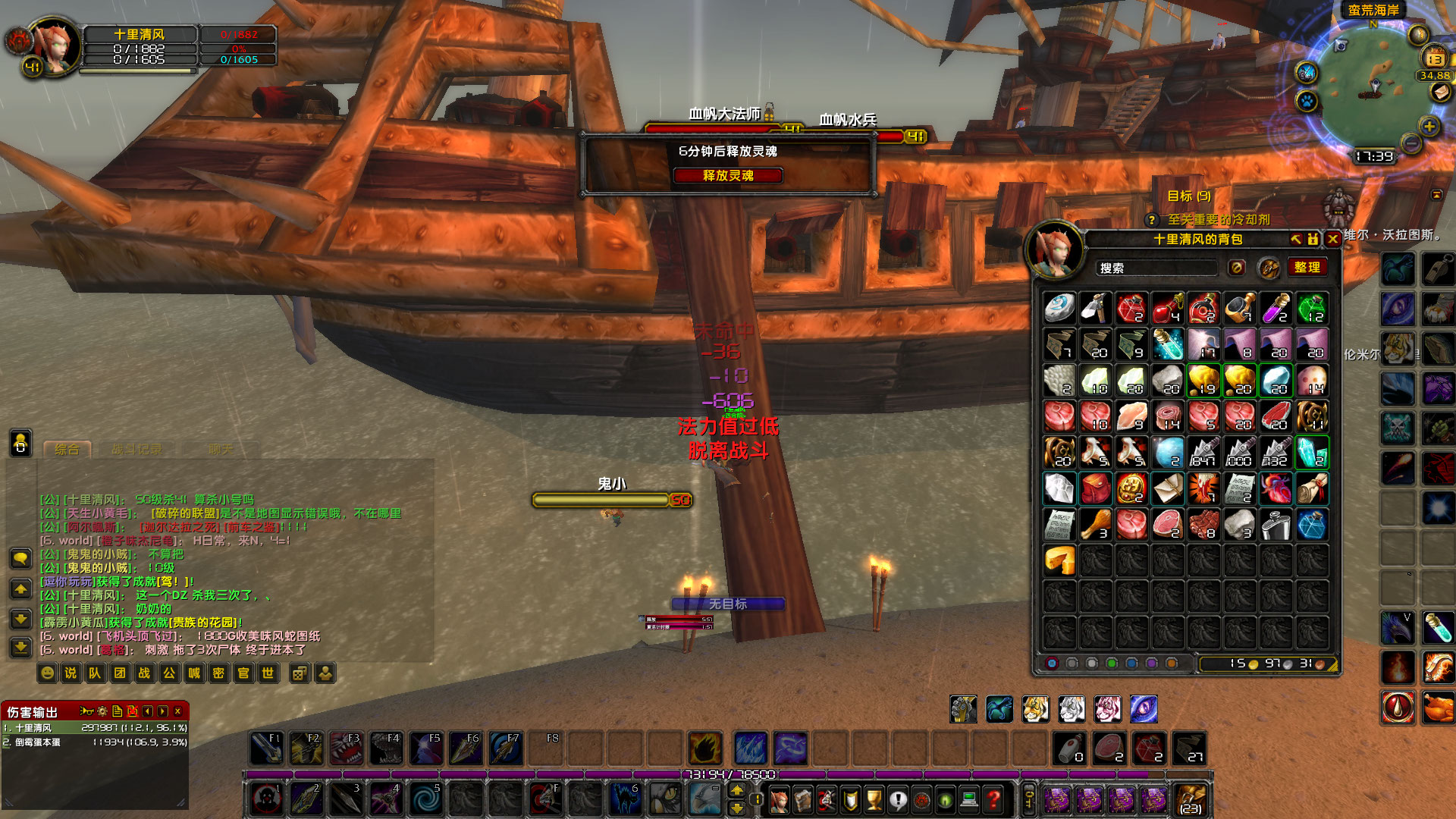Viewport: 1456px width, 819px height.
Task: Switch to the 聊天 chat tab
Action: tap(220, 449)
